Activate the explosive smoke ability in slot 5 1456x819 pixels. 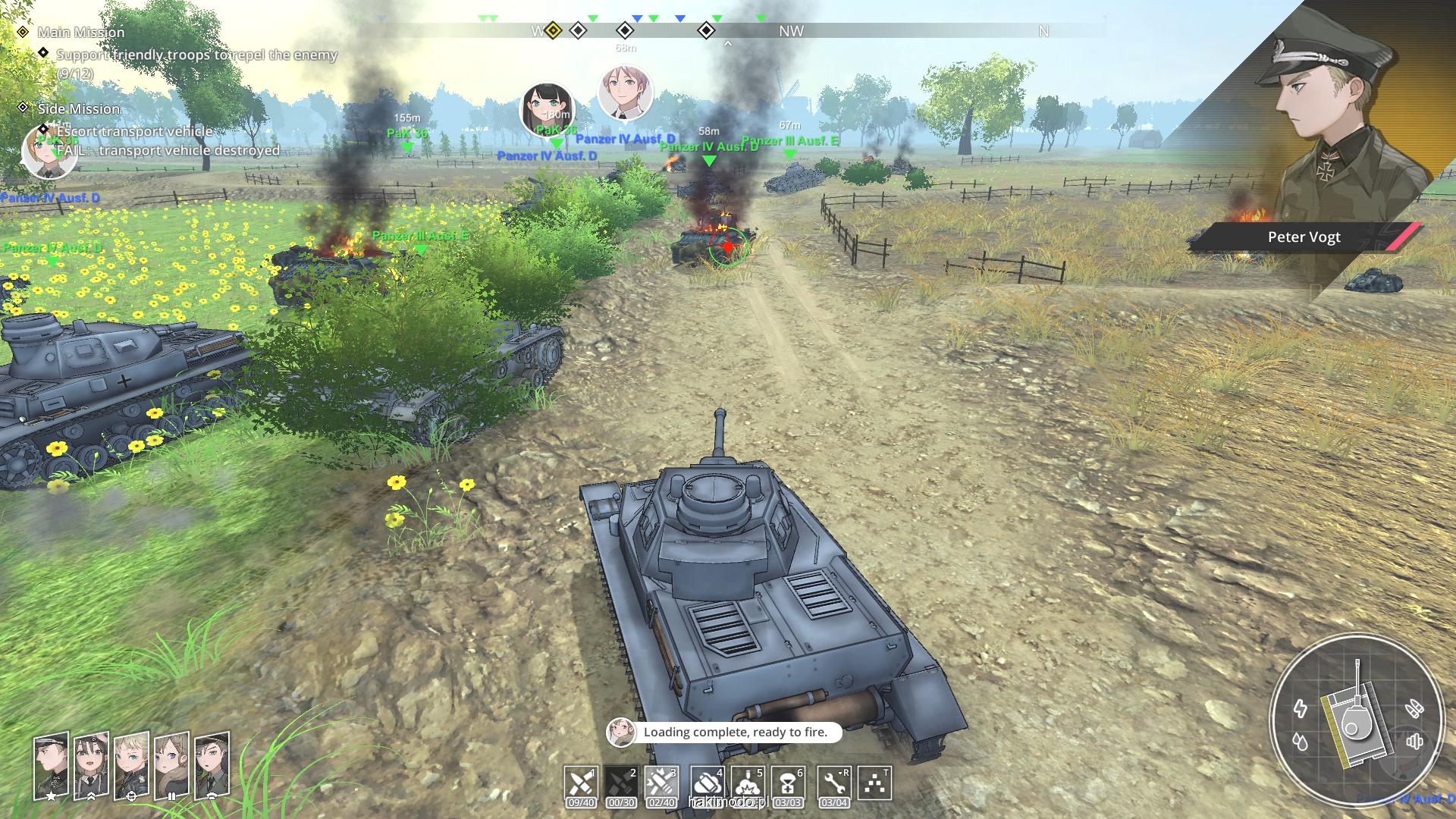coord(748,783)
